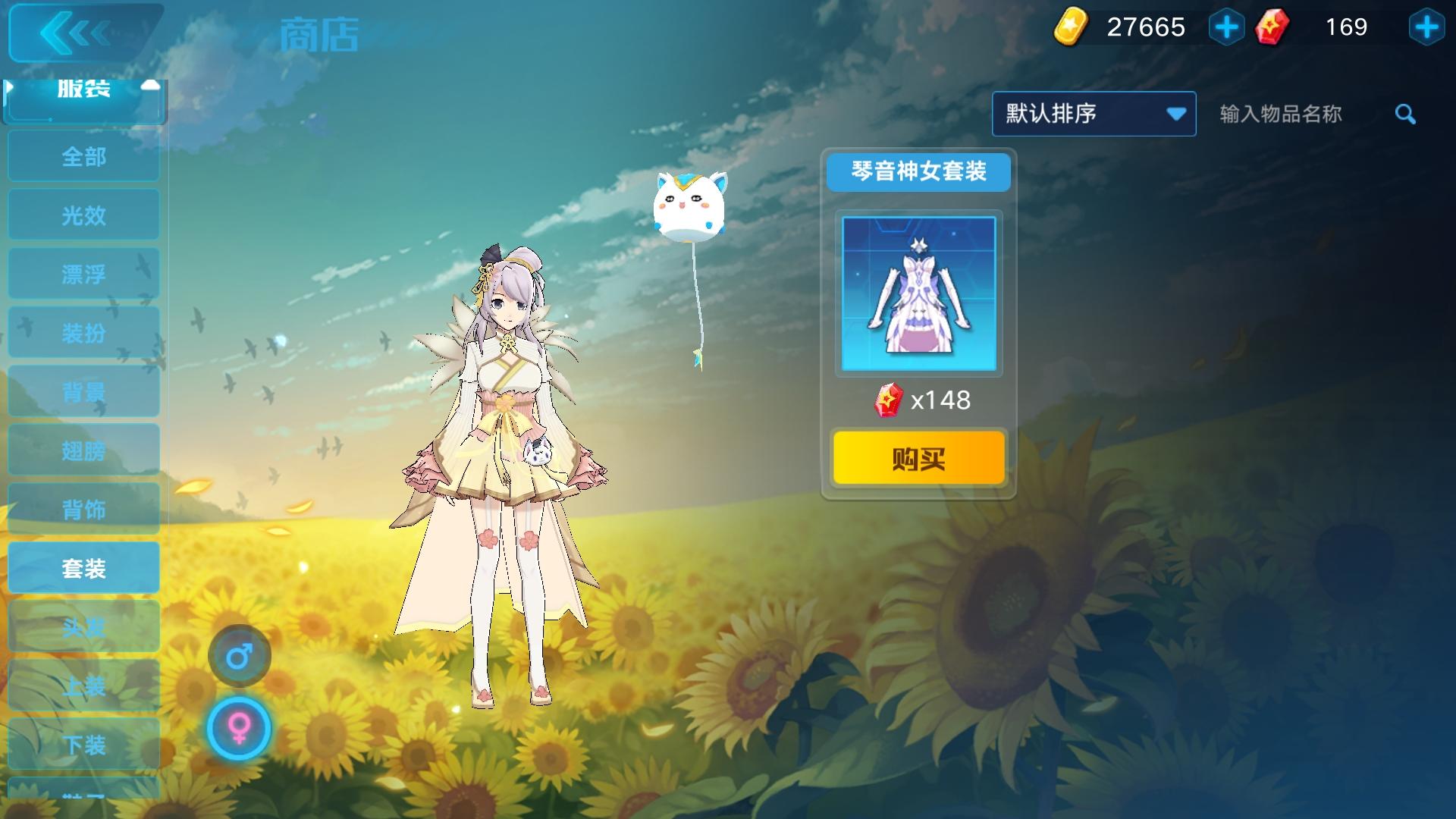1456x819 pixels.
Task: Select the male gender filter
Action: pyautogui.click(x=239, y=657)
